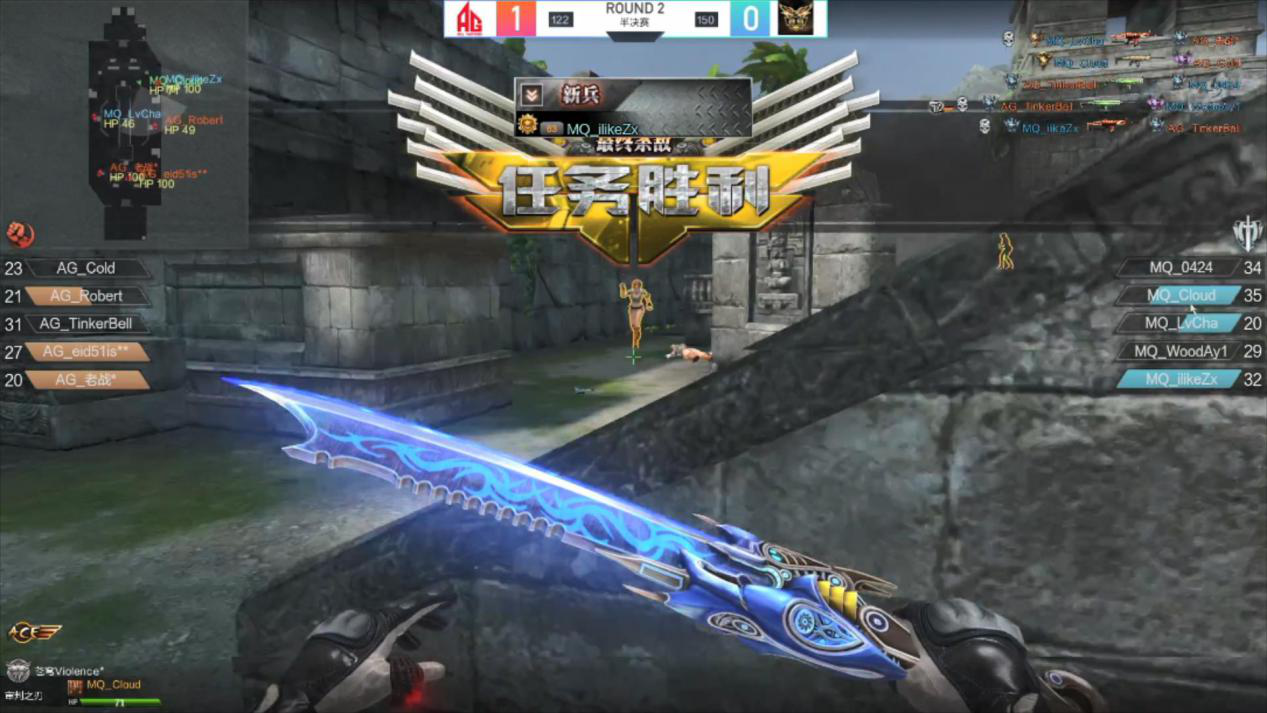The height and width of the screenshot is (713, 1267).
Task: Select MQ_ilikeZx from the player list
Action: (1180, 379)
